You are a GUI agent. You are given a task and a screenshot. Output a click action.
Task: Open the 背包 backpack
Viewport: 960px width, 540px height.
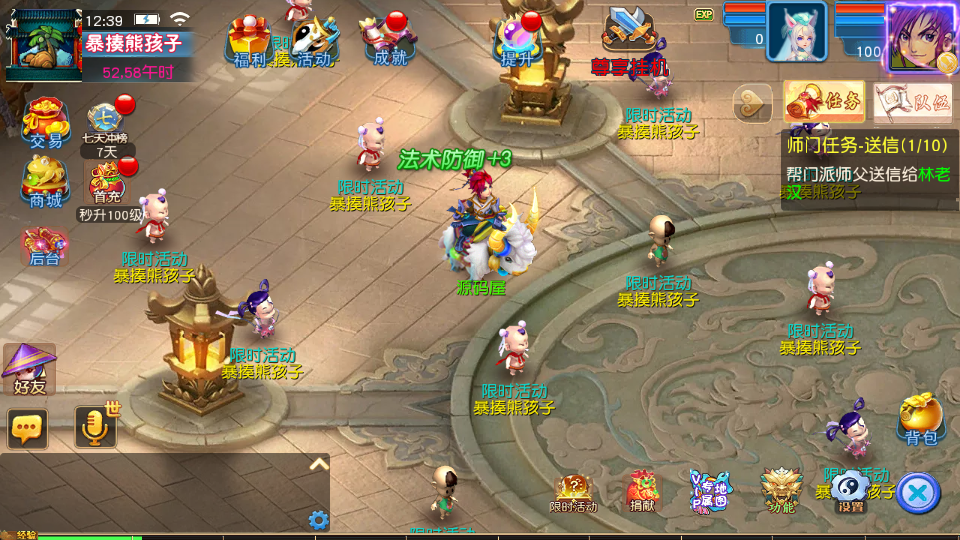[x=920, y=417]
